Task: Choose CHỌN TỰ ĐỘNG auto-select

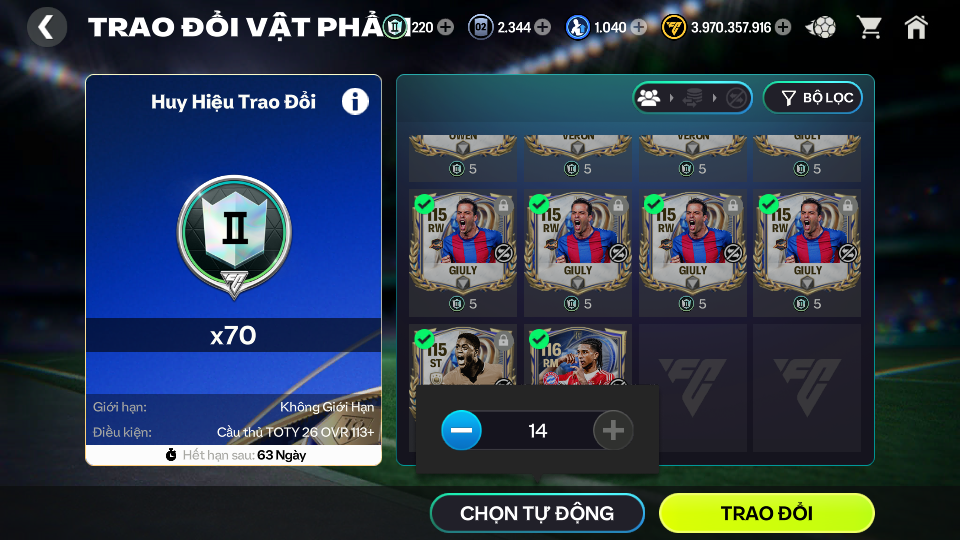Action: 537,513
